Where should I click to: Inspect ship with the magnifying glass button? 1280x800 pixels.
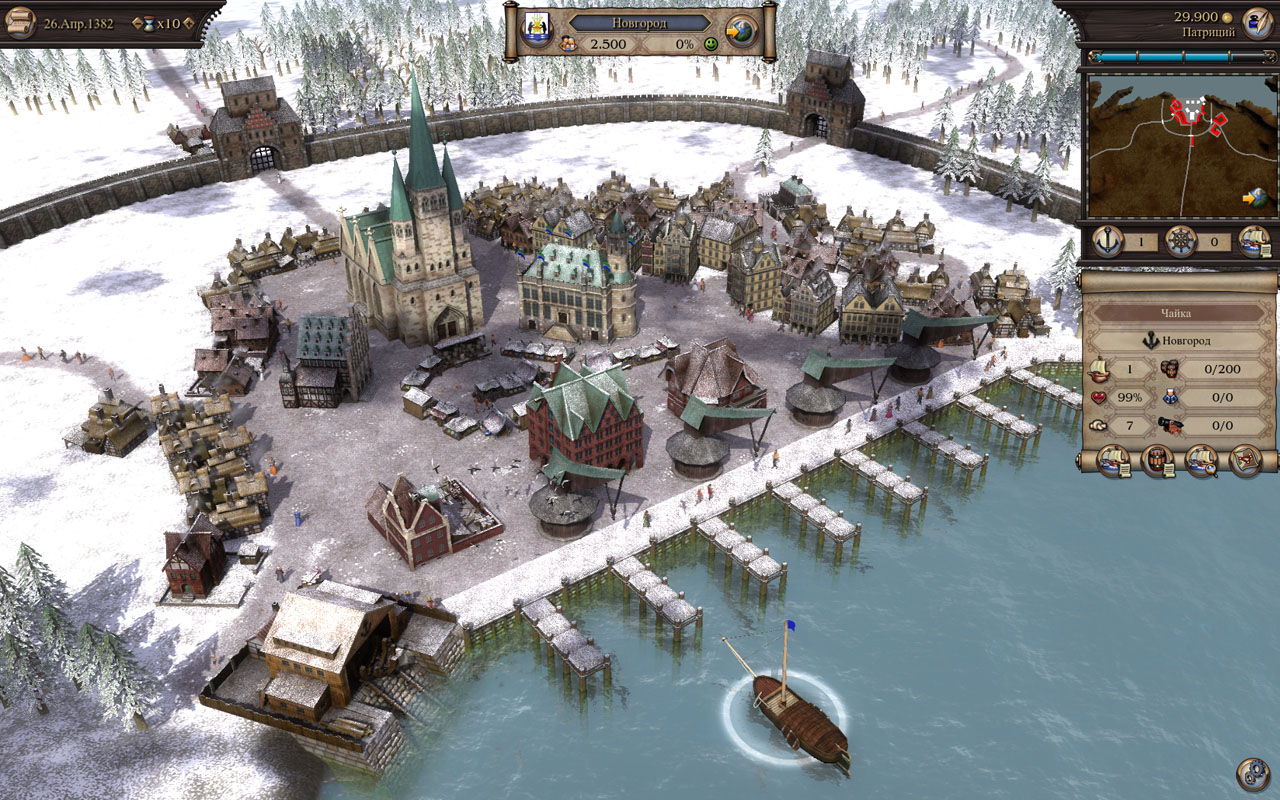(1202, 461)
